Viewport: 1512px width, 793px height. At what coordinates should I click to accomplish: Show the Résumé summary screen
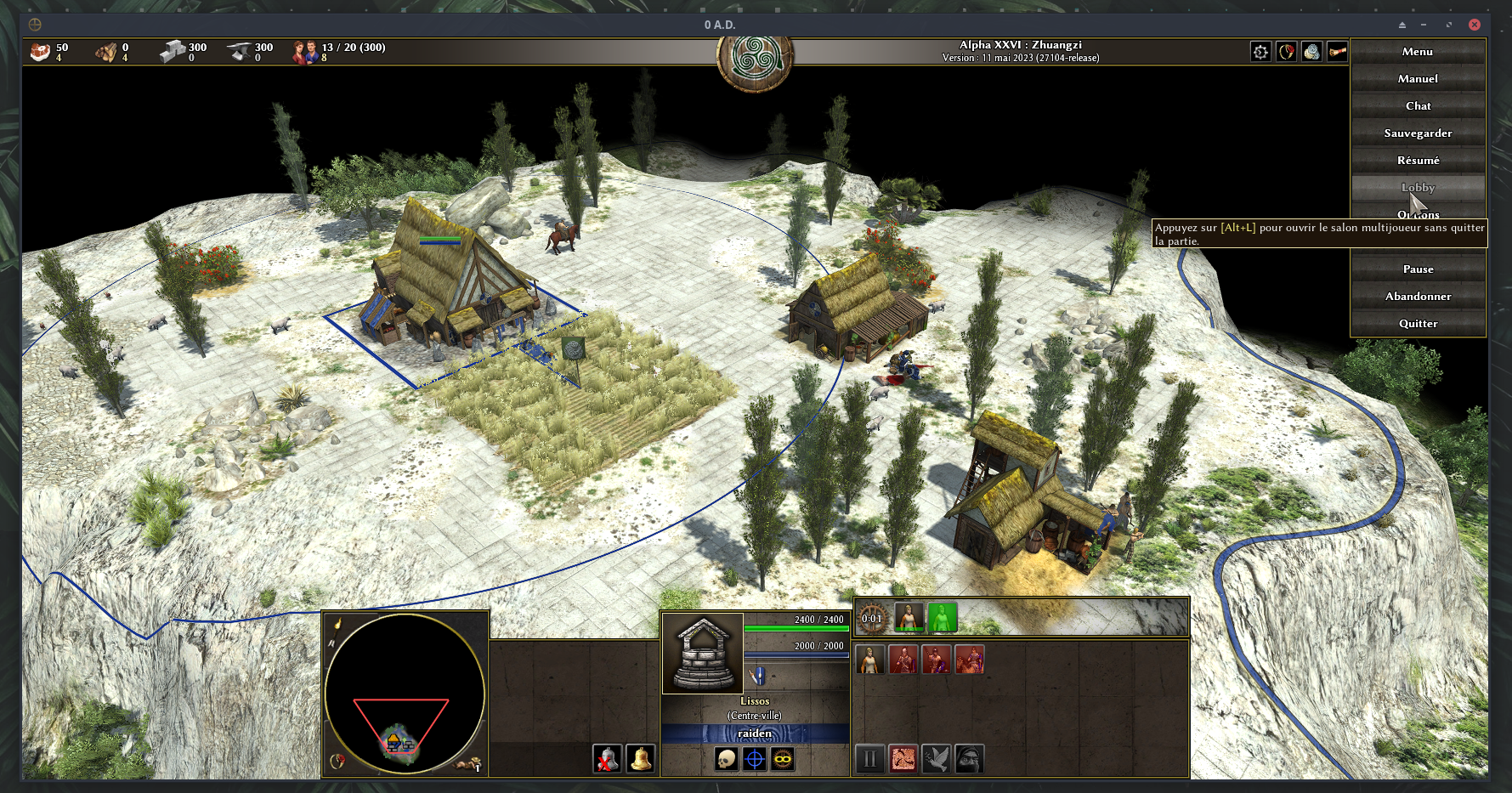coord(1418,161)
